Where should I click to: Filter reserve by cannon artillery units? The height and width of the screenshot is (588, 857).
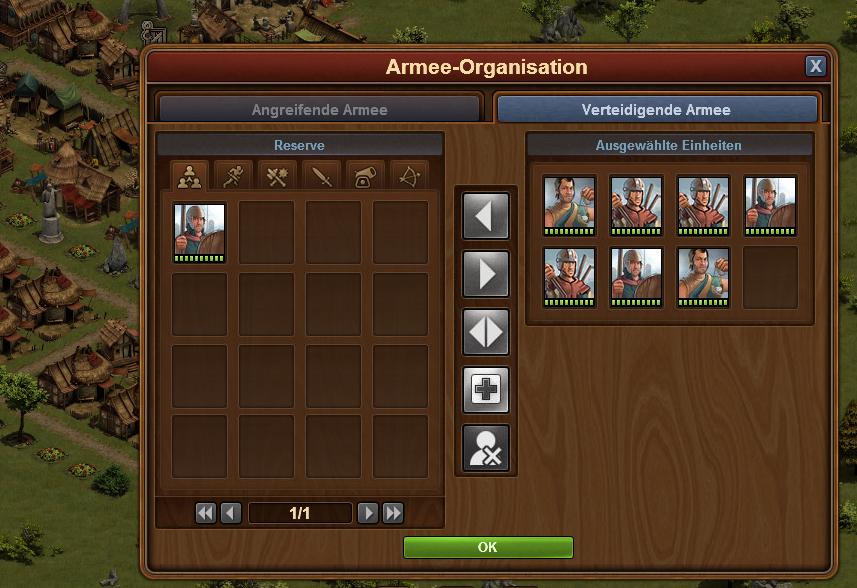pyautogui.click(x=366, y=177)
